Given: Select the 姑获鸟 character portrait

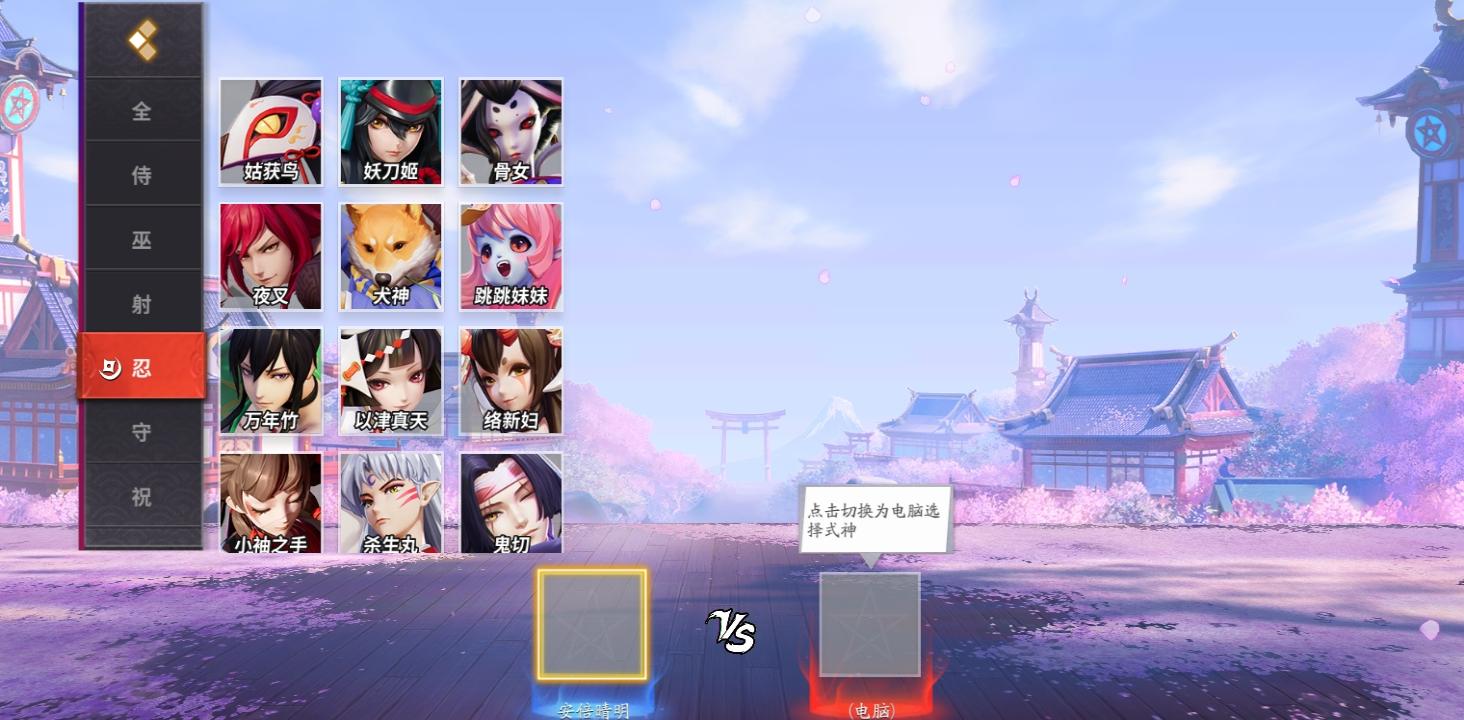Looking at the screenshot, I should click(270, 131).
